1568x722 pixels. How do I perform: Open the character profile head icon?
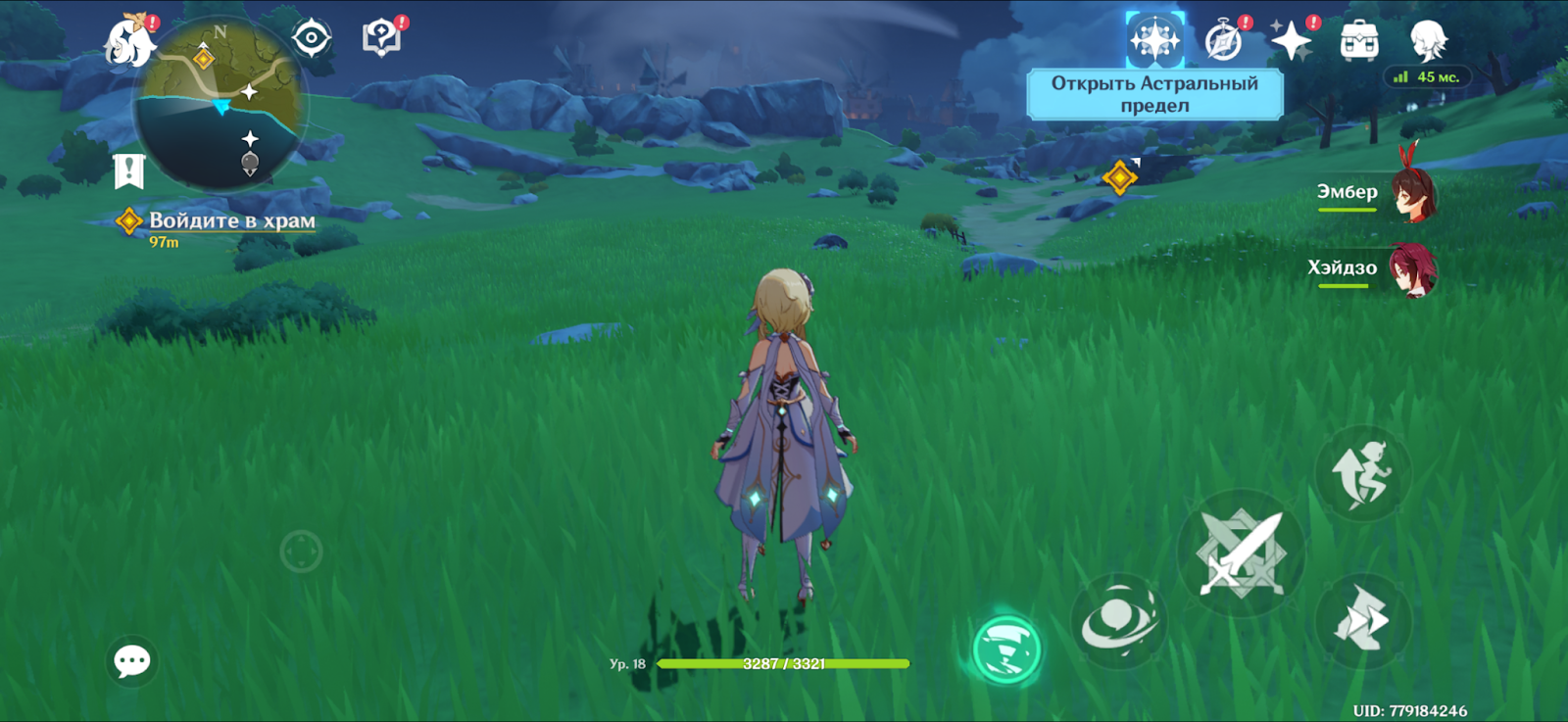point(1428,41)
